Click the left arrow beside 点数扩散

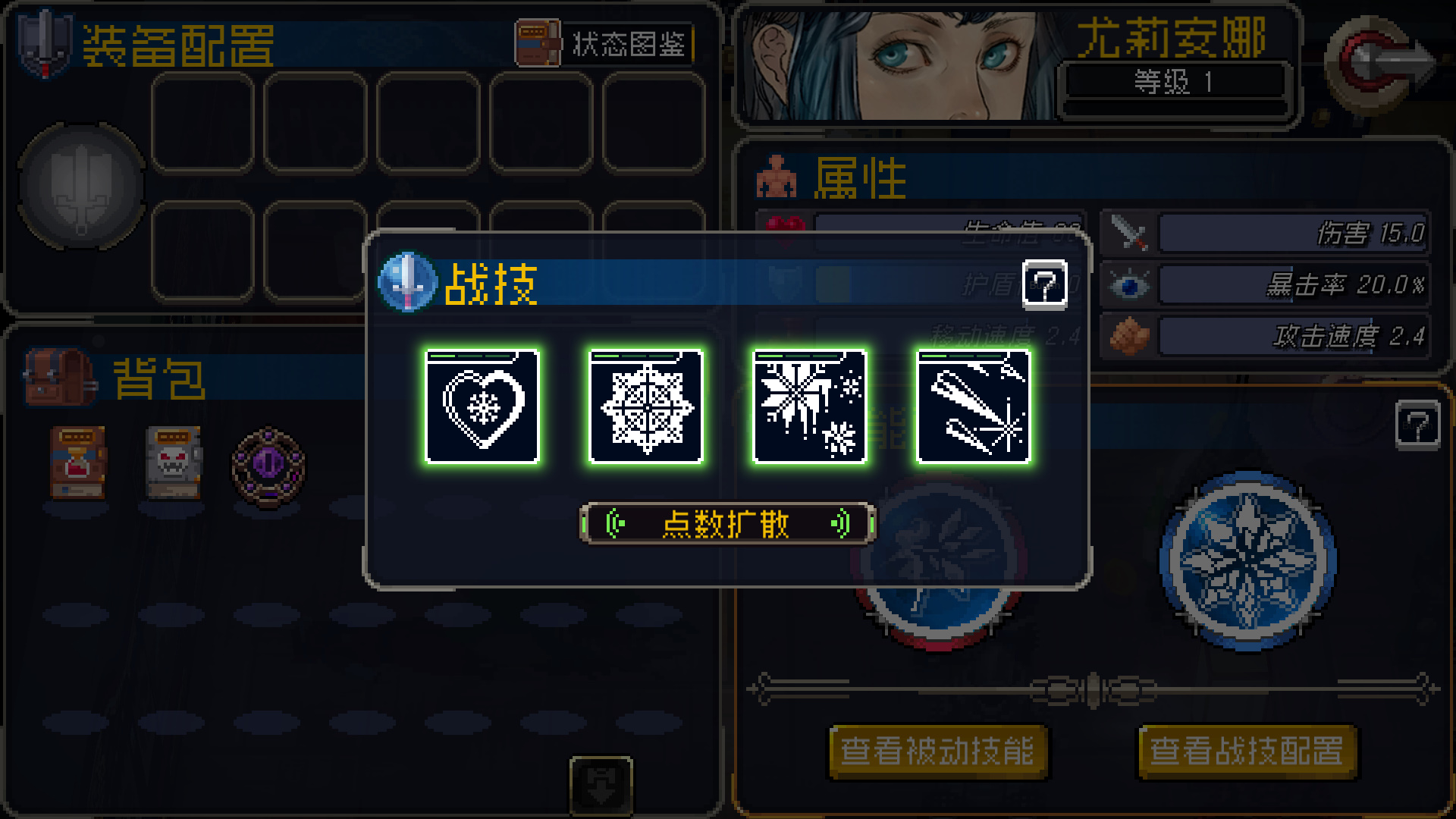[x=614, y=522]
